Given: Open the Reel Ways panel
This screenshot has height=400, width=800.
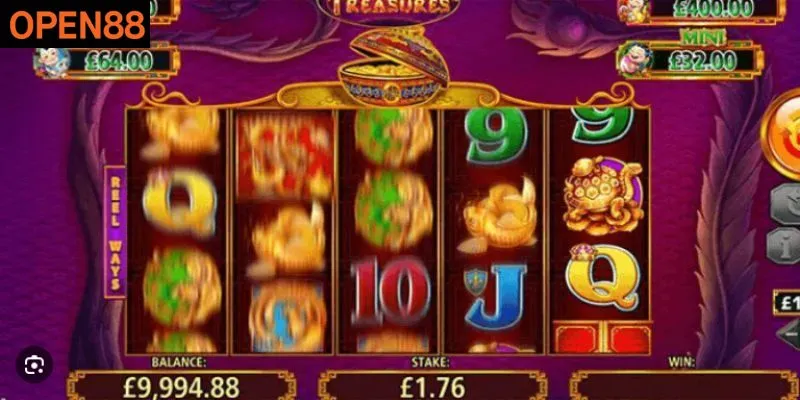Looking at the screenshot, I should [115, 232].
